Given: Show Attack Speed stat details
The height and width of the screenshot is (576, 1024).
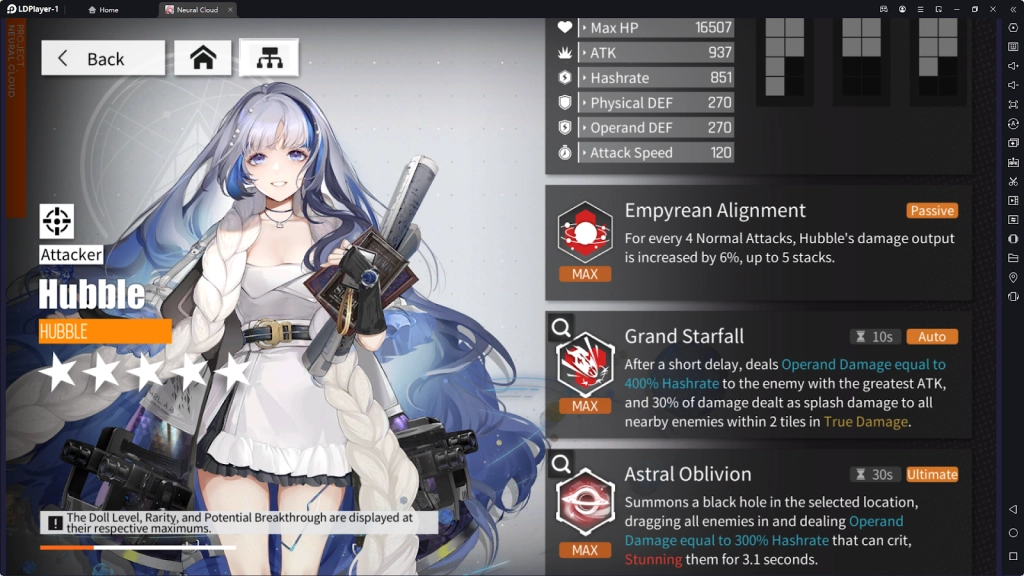Looking at the screenshot, I should pyautogui.click(x=656, y=152).
